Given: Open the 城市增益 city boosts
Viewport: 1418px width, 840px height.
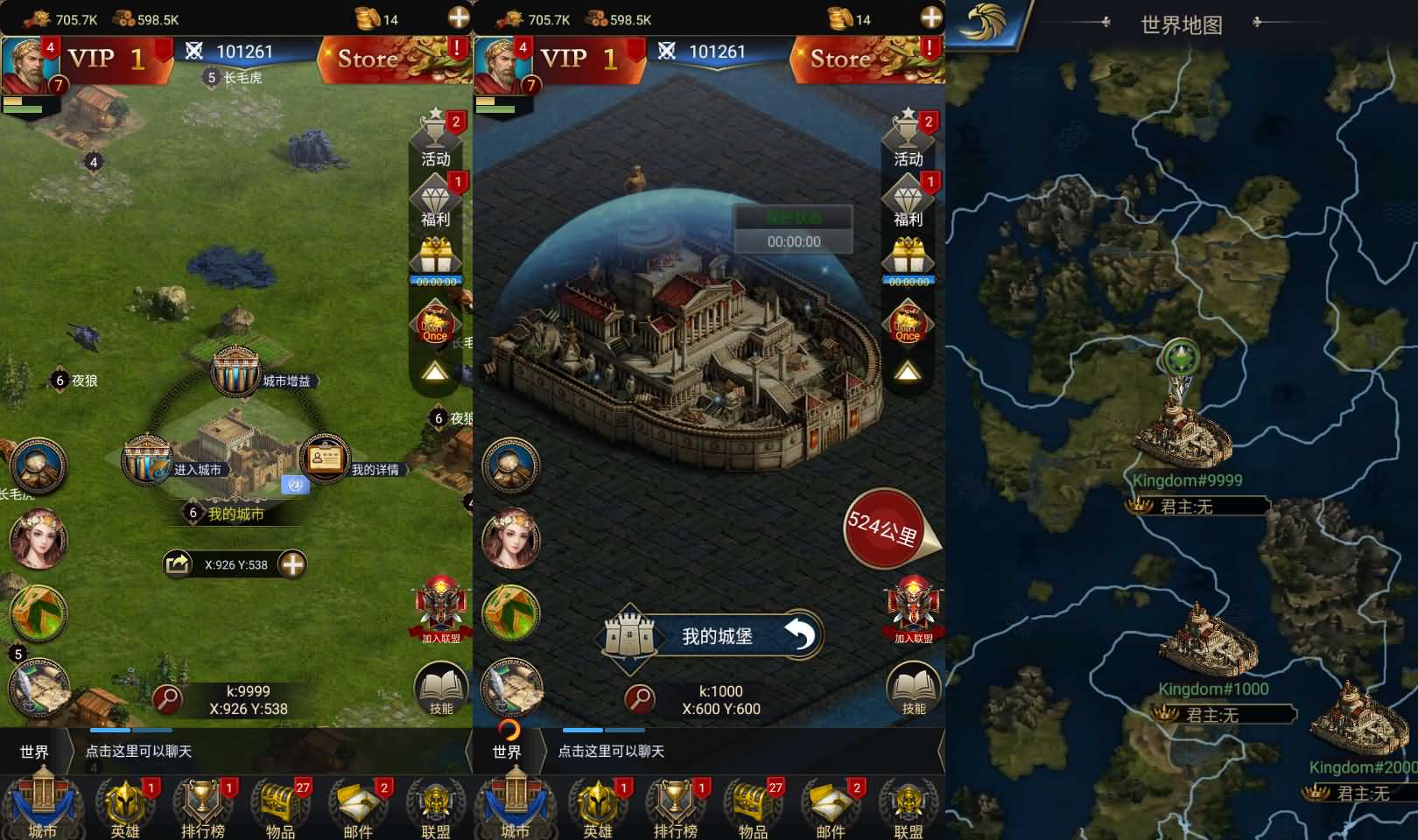Looking at the screenshot, I should tap(235, 372).
